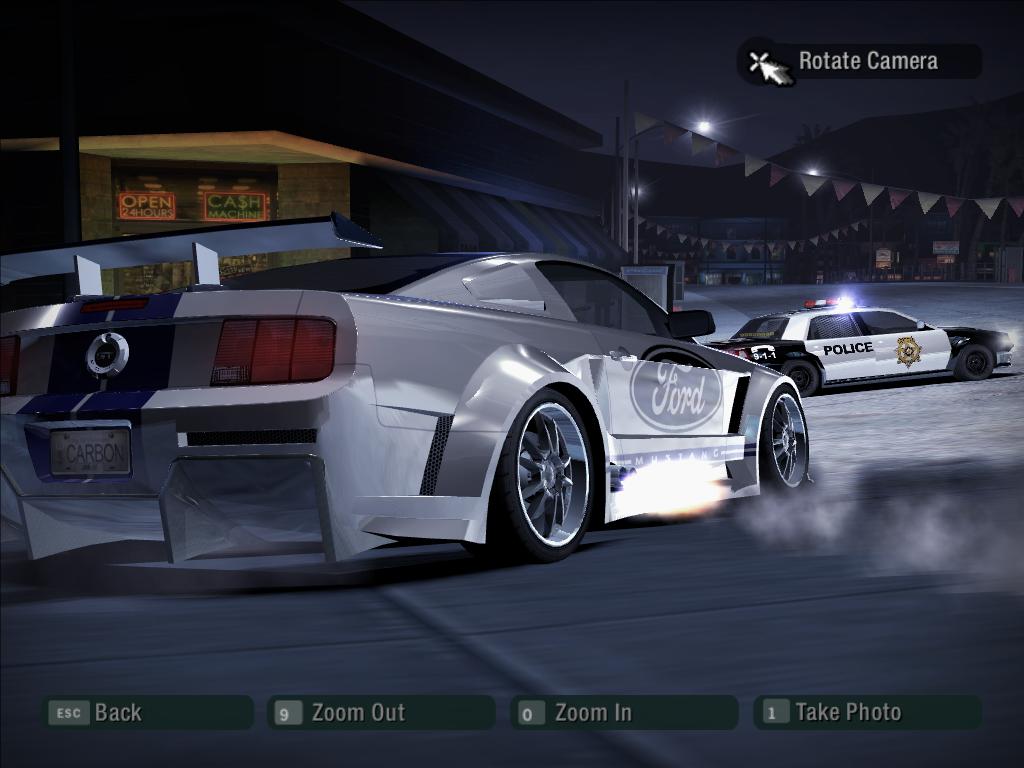Viewport: 1024px width, 768px height.
Task: Activate the Rotate Camera control
Action: pyautogui.click(x=860, y=62)
